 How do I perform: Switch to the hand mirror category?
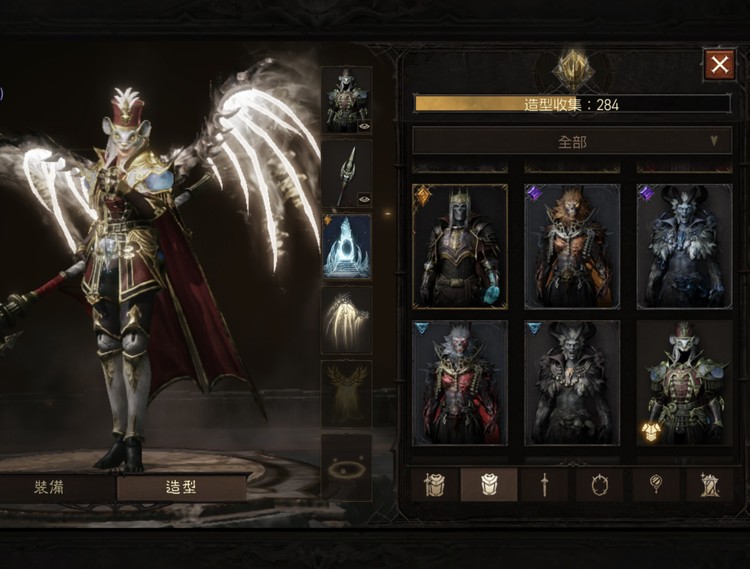(657, 485)
